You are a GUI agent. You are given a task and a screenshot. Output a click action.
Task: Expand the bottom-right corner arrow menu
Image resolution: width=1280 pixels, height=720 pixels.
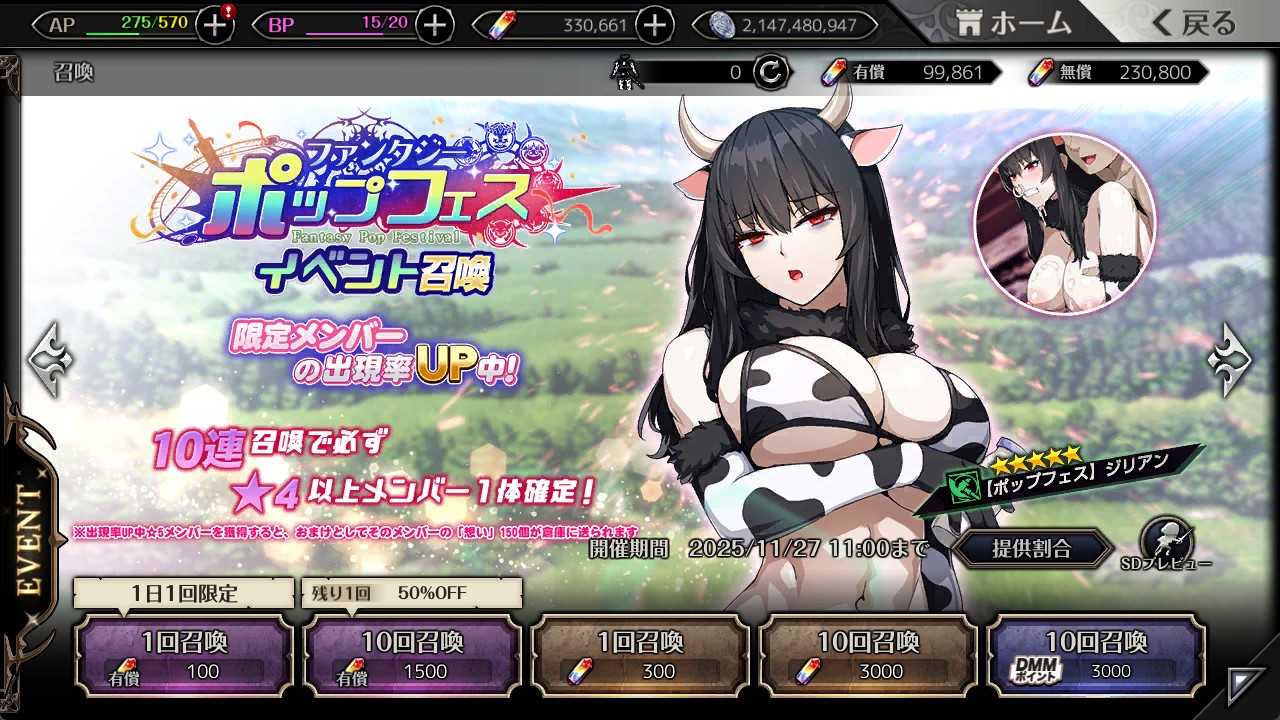click(x=1246, y=684)
